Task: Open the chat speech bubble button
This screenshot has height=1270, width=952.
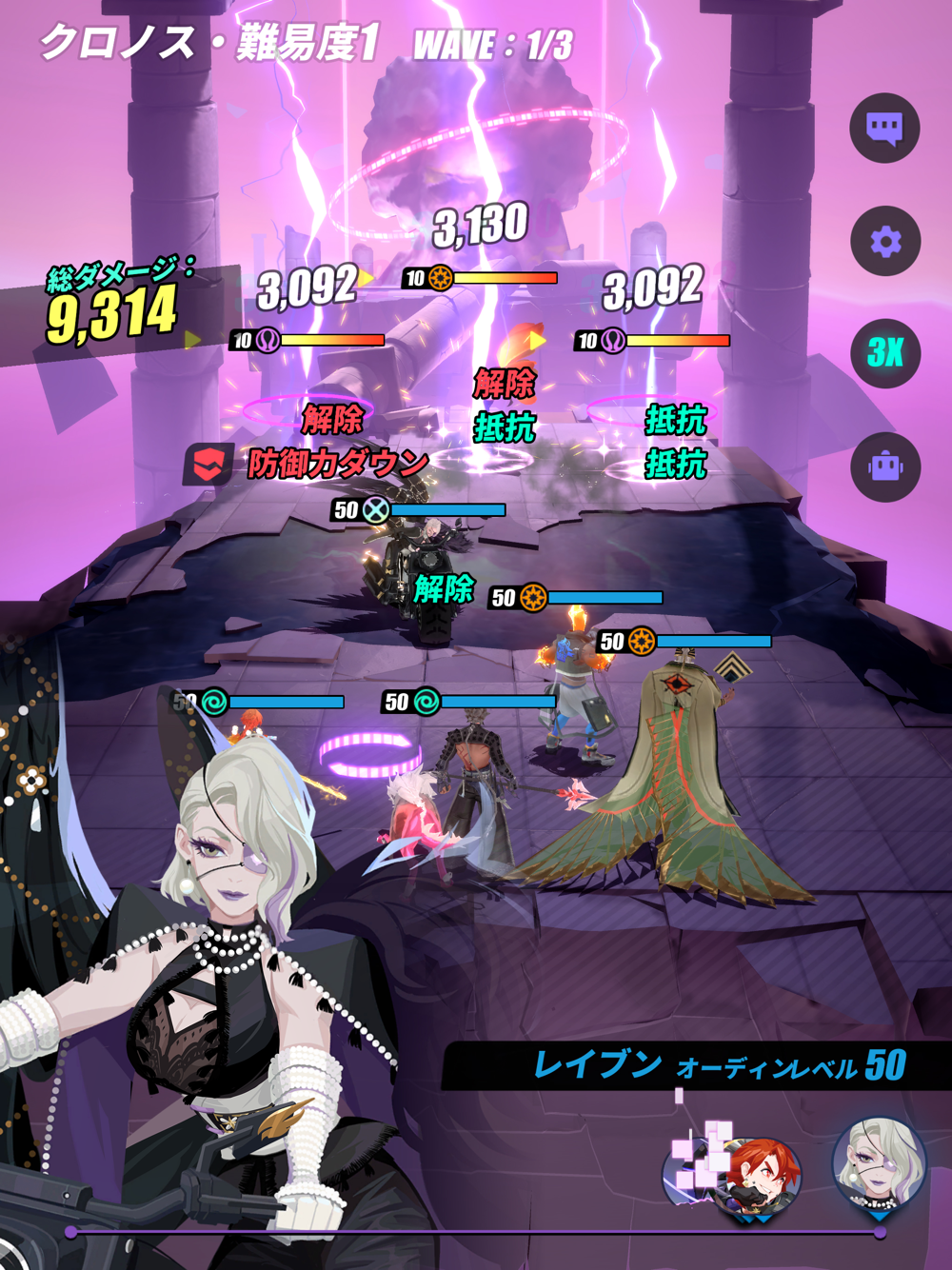Action: (884, 129)
